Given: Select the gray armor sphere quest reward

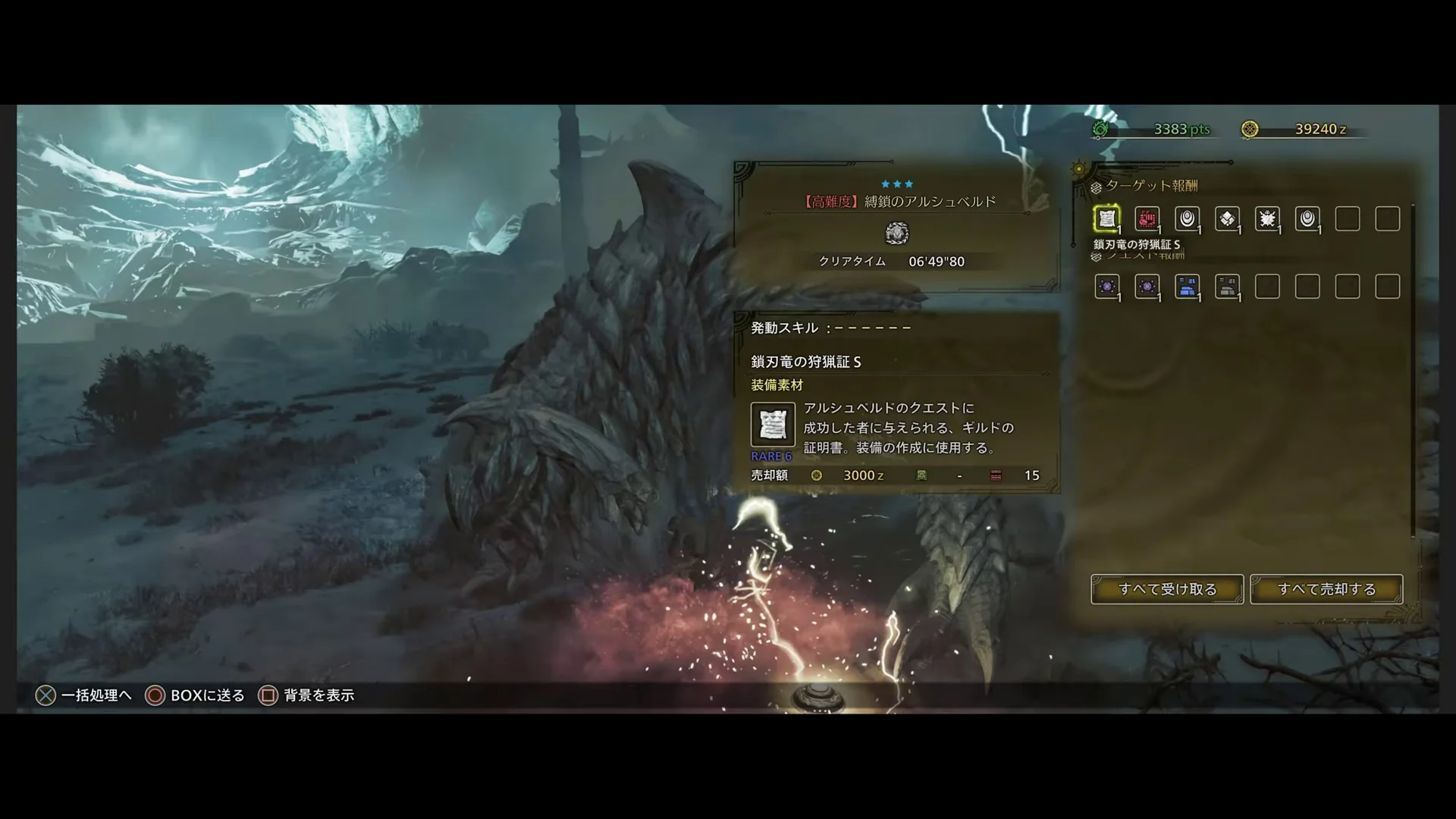Looking at the screenshot, I should click(x=1228, y=287).
